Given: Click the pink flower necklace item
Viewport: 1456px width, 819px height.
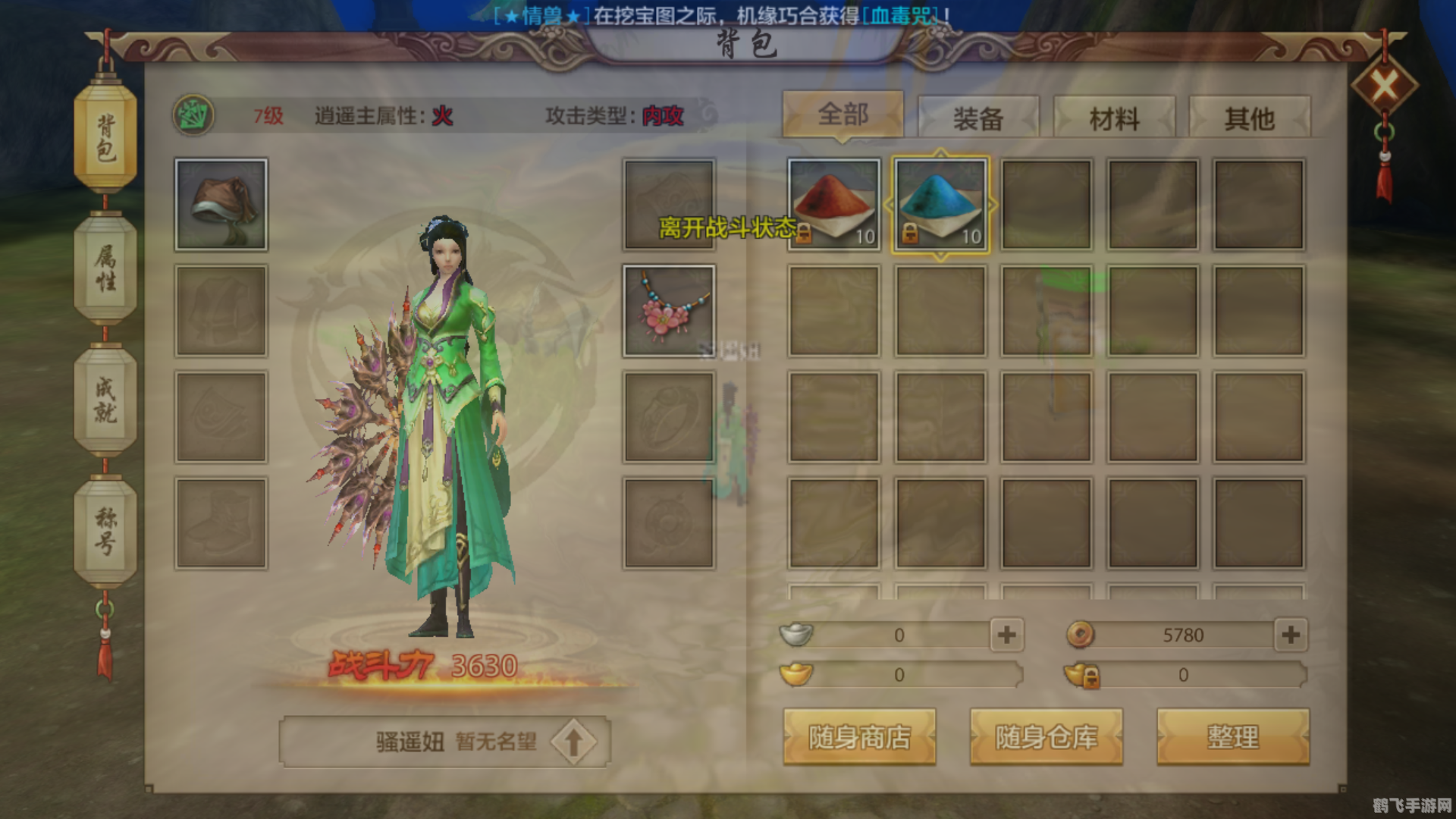Looking at the screenshot, I should [x=667, y=311].
